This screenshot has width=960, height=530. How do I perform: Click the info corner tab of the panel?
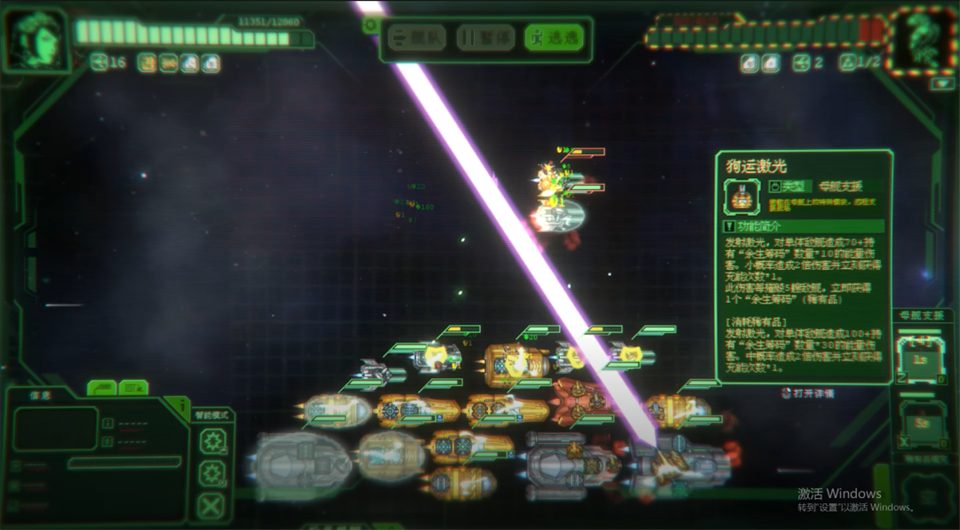click(178, 405)
